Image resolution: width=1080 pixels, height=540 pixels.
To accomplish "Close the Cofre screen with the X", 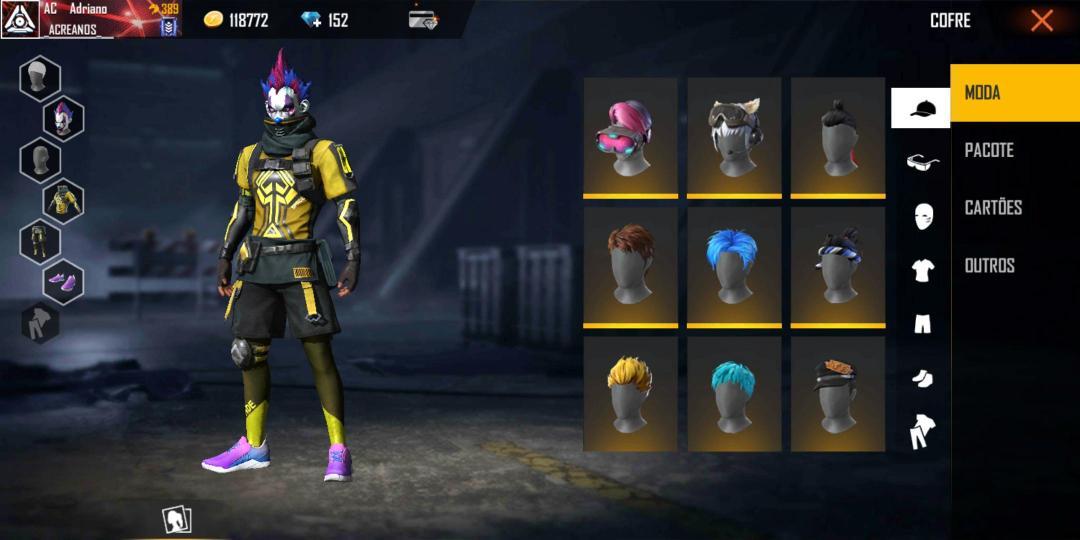I will click(x=1042, y=20).
